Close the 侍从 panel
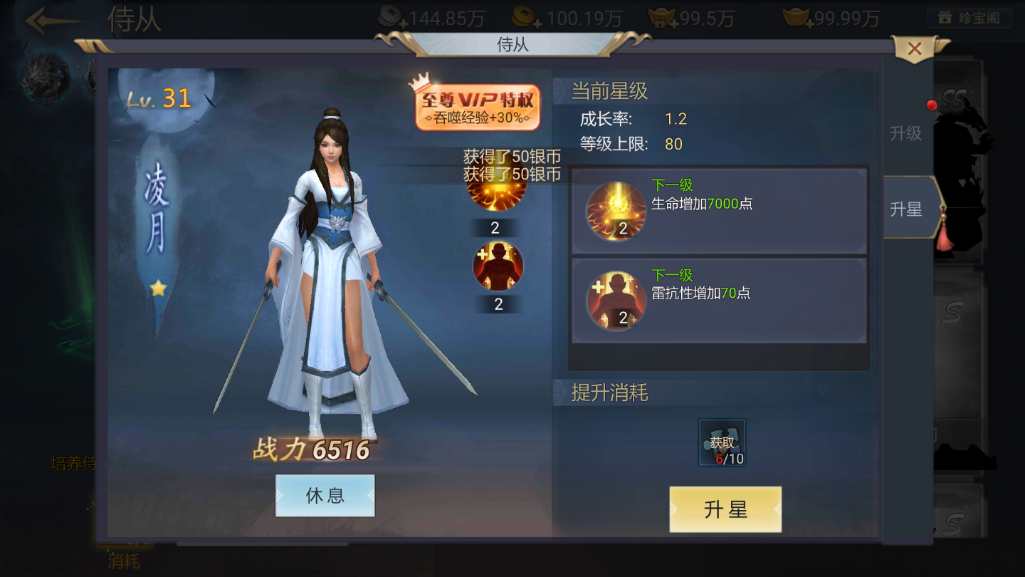Image resolution: width=1025 pixels, height=577 pixels. pos(913,48)
